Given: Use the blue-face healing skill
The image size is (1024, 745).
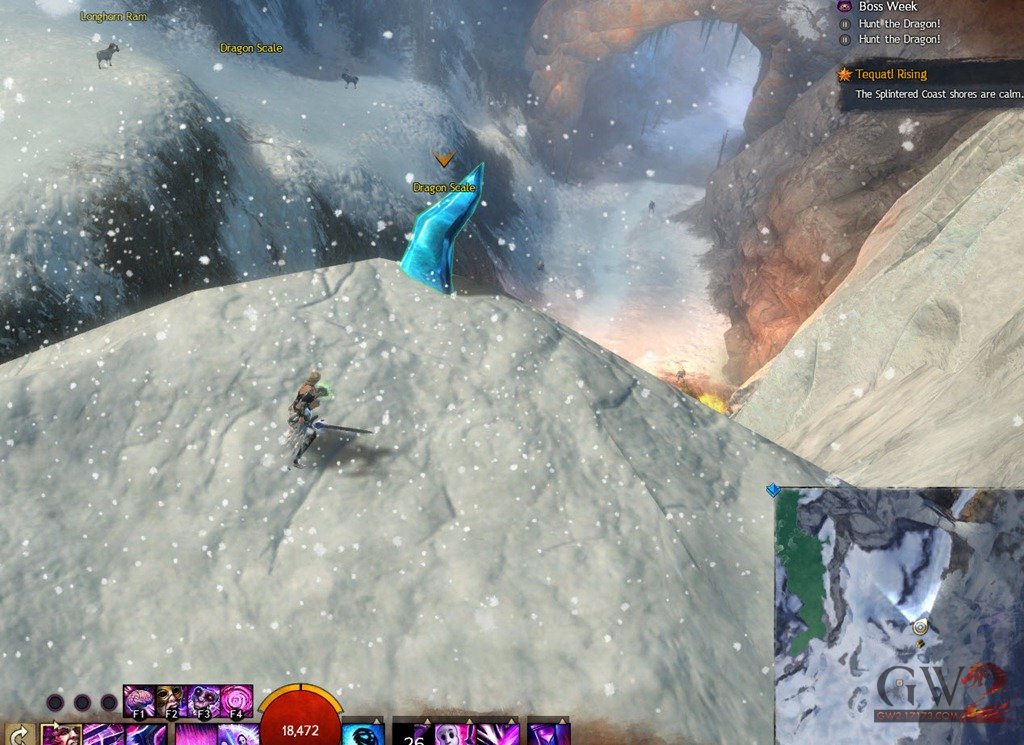Looking at the screenshot, I should coord(363,735).
